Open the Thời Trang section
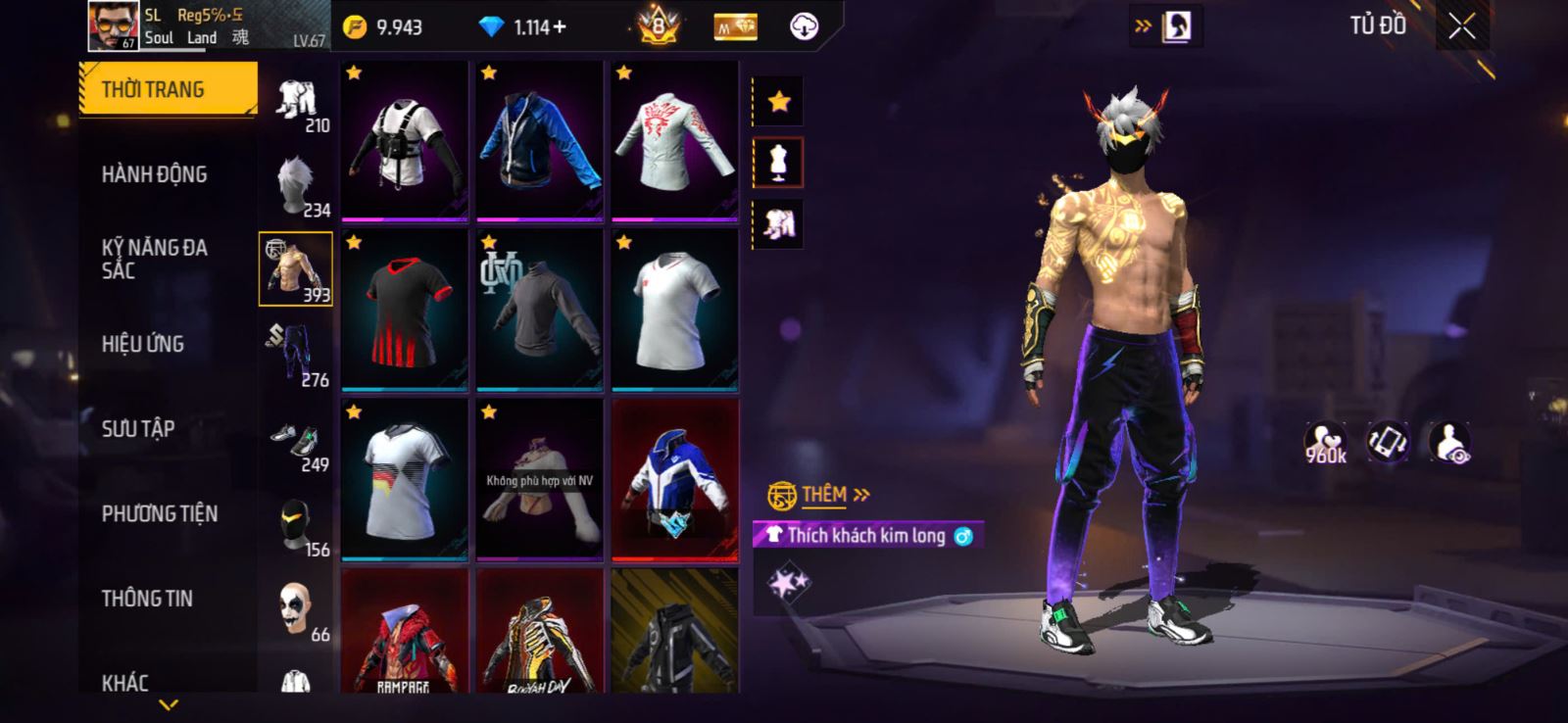 168,89
